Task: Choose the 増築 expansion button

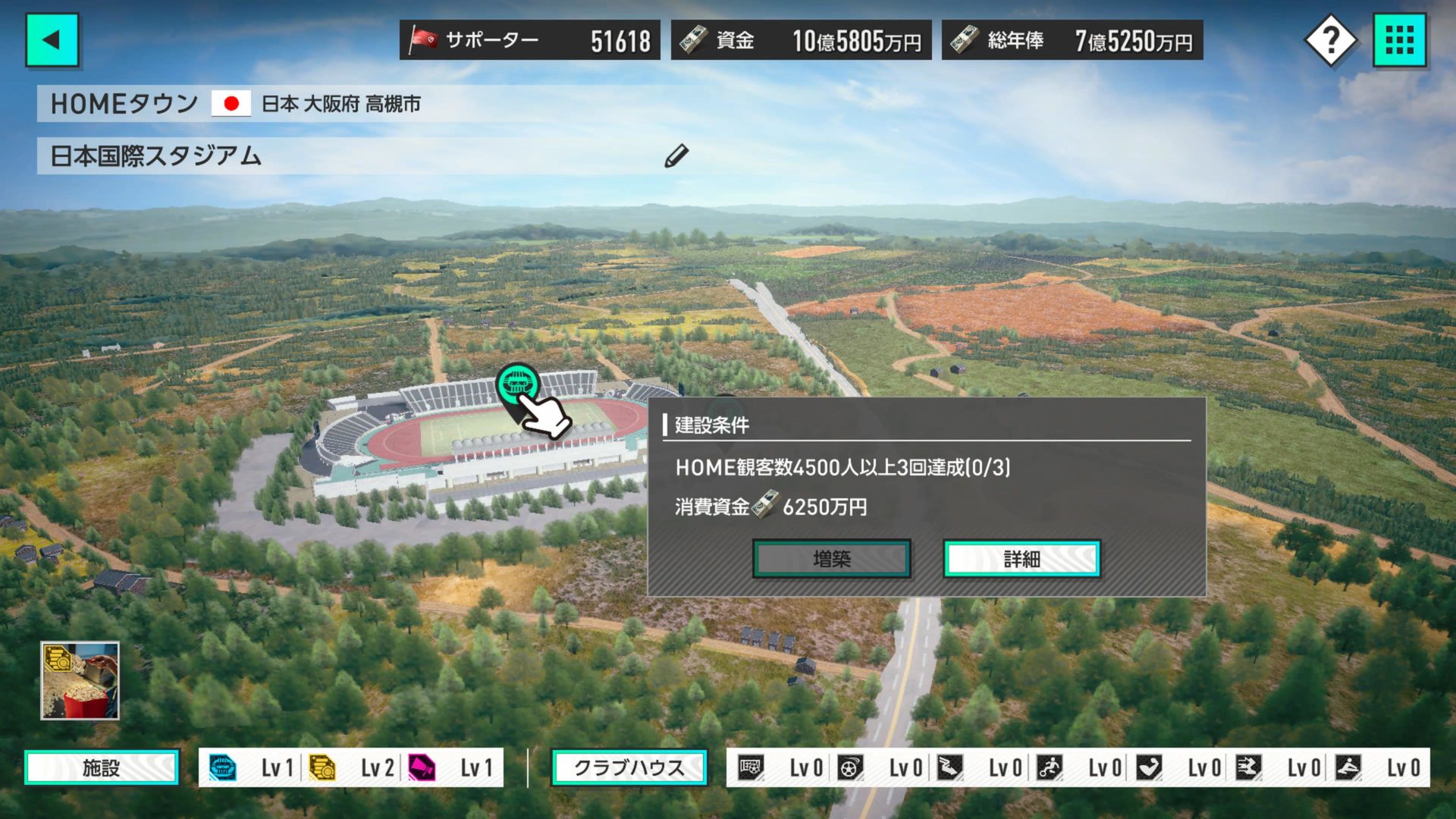Action: pos(831,559)
